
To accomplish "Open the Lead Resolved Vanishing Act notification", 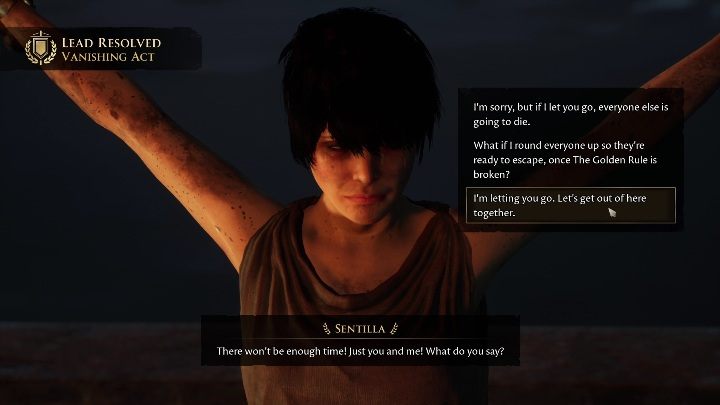I will point(100,49).
